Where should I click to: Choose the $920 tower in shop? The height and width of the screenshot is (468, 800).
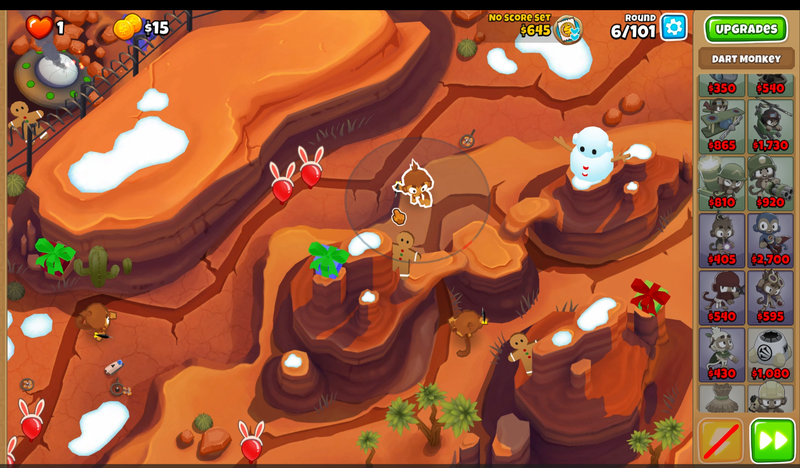coord(770,182)
